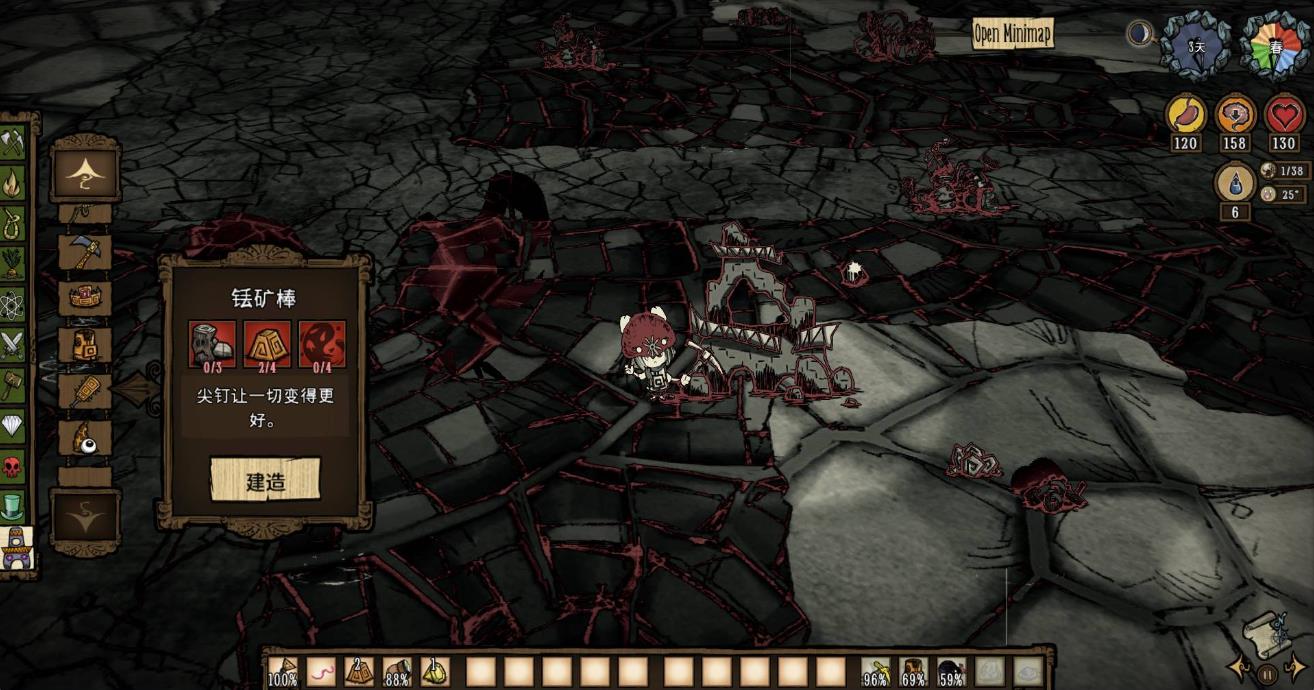
Task: Select the pickaxe recipe in crafting list
Action: (85, 251)
